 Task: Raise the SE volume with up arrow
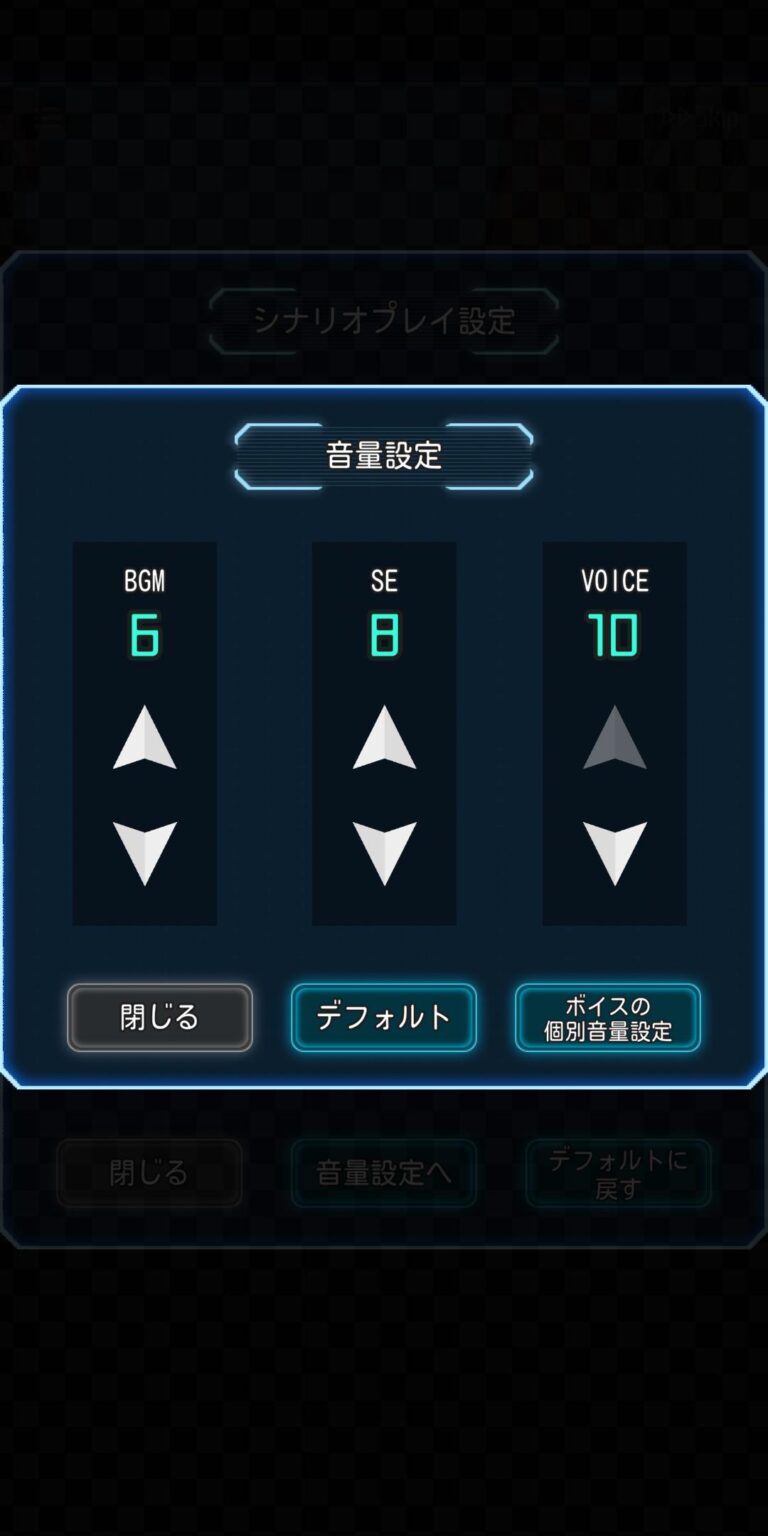(x=385, y=739)
